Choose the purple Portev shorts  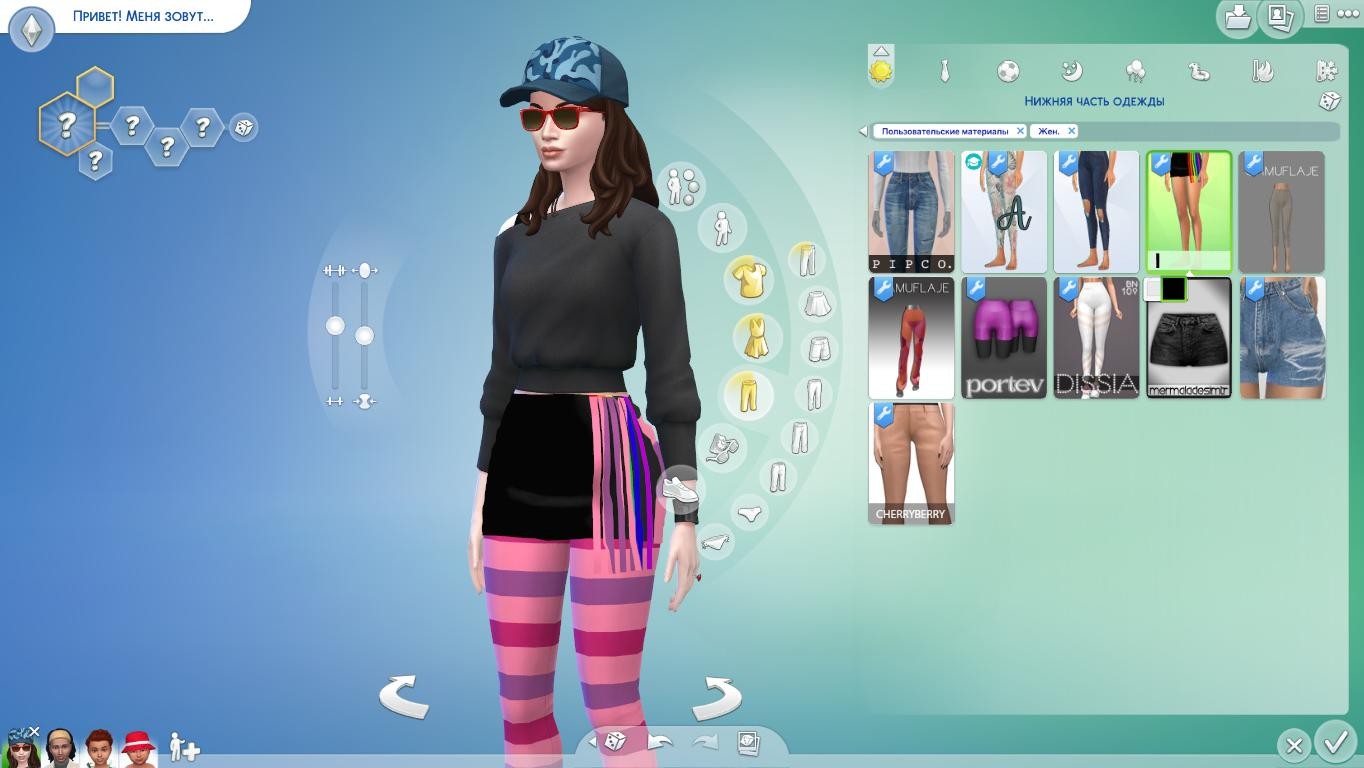pyautogui.click(x=1004, y=338)
